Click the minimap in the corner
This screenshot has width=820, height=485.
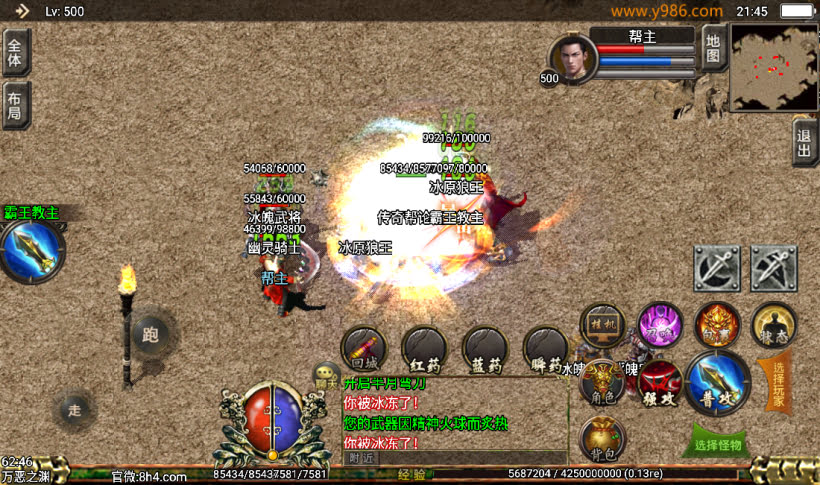[x=772, y=67]
